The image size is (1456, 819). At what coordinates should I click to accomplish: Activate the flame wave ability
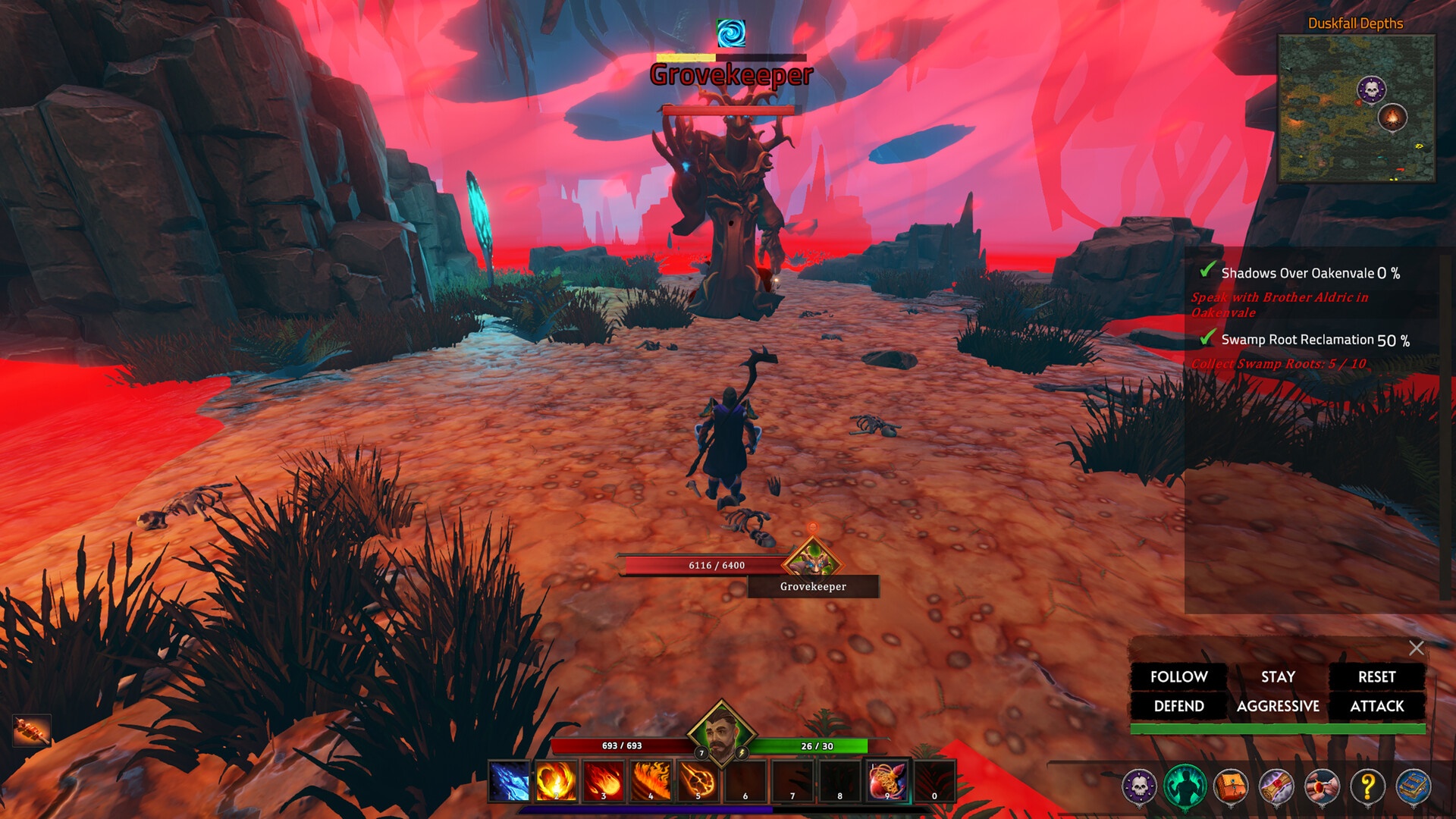point(651,781)
